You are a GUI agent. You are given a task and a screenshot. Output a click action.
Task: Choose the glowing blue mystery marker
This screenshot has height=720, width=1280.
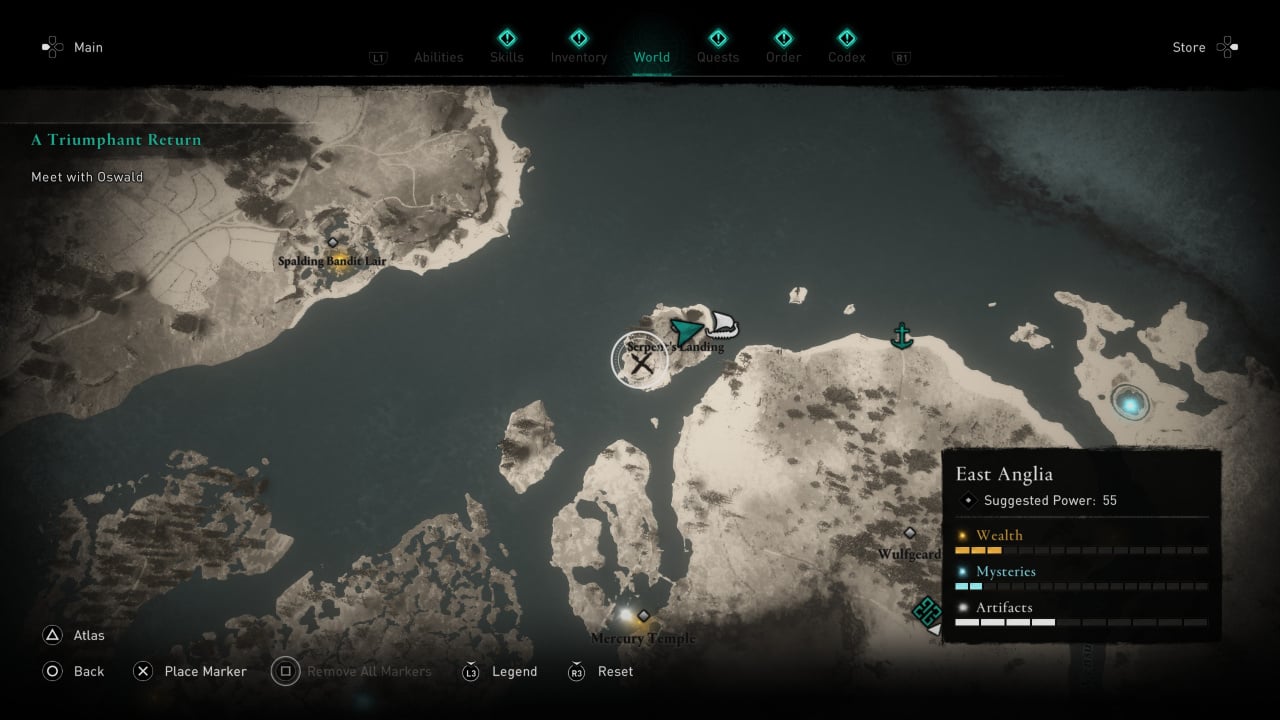point(1131,403)
